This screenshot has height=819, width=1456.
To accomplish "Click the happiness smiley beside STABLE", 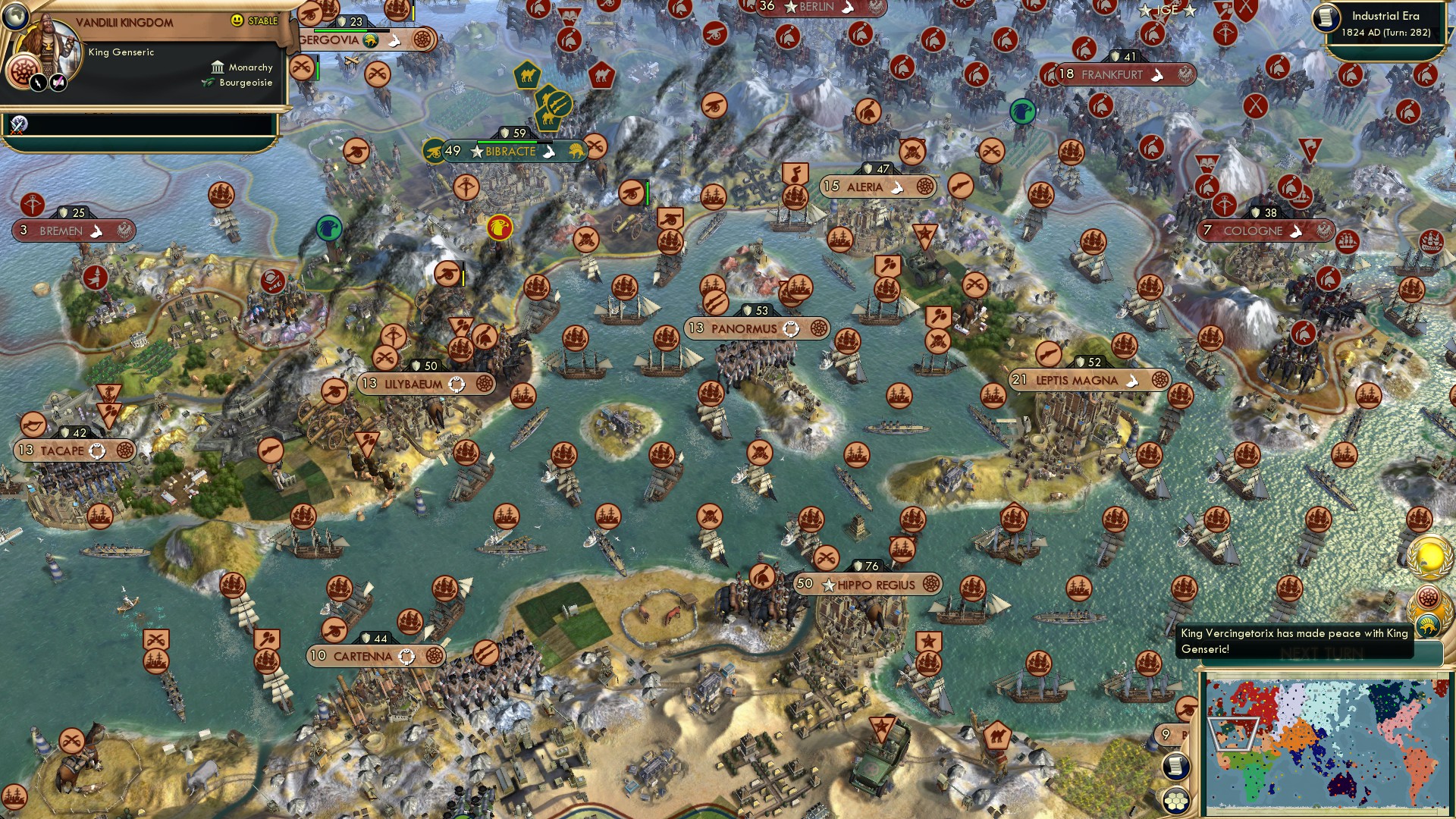I will [x=237, y=21].
